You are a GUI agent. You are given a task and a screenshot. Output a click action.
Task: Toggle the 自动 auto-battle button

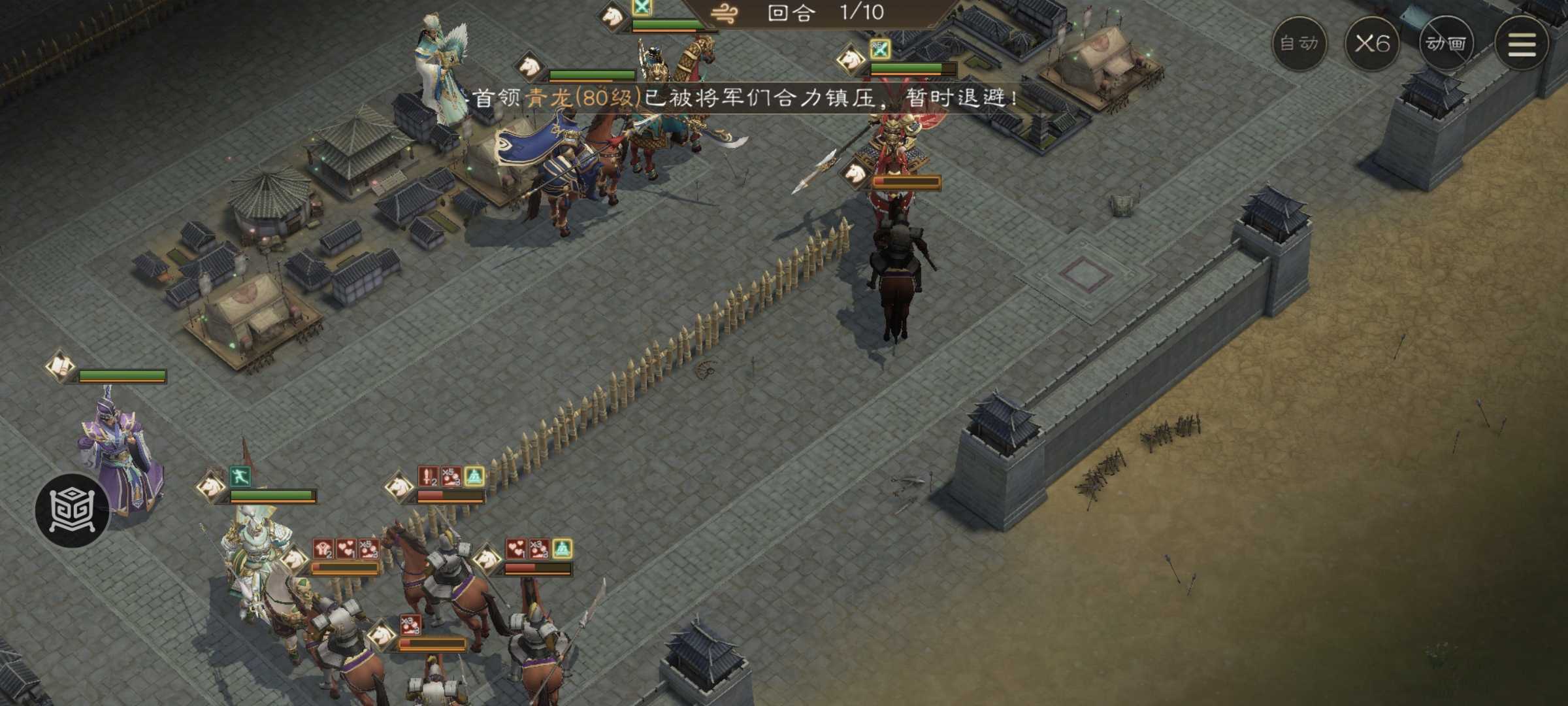point(1299,44)
